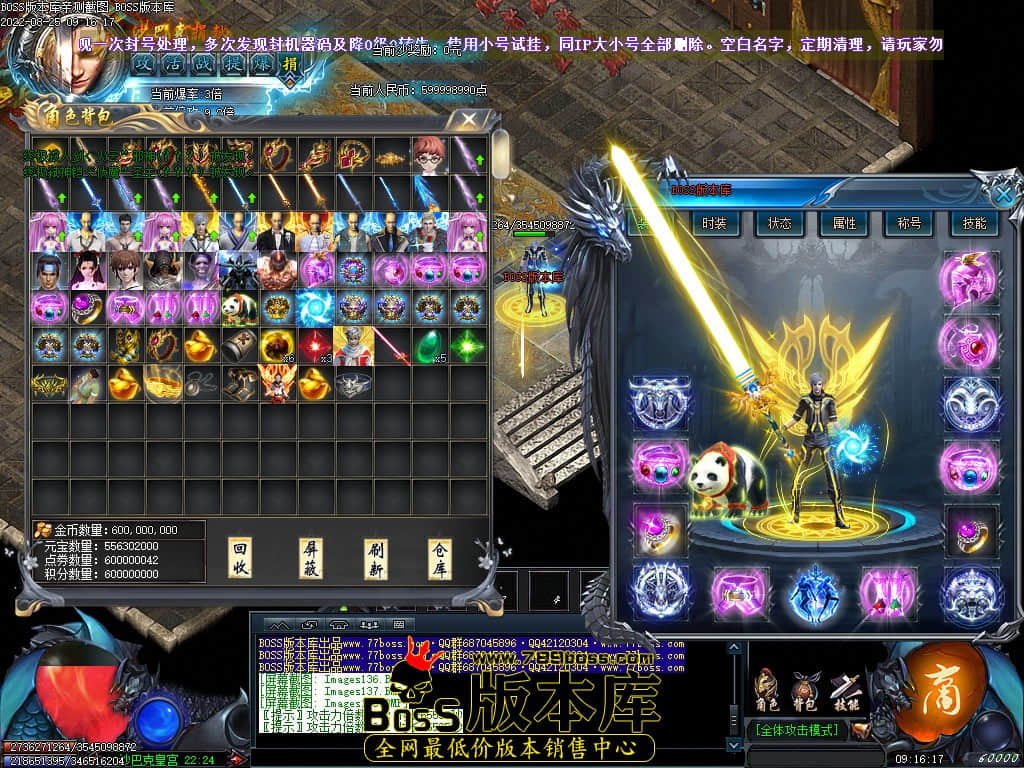Viewport: 1024px width, 768px height.
Task: Toggle the 全体攻击模式 attack mode button
Action: (797, 730)
